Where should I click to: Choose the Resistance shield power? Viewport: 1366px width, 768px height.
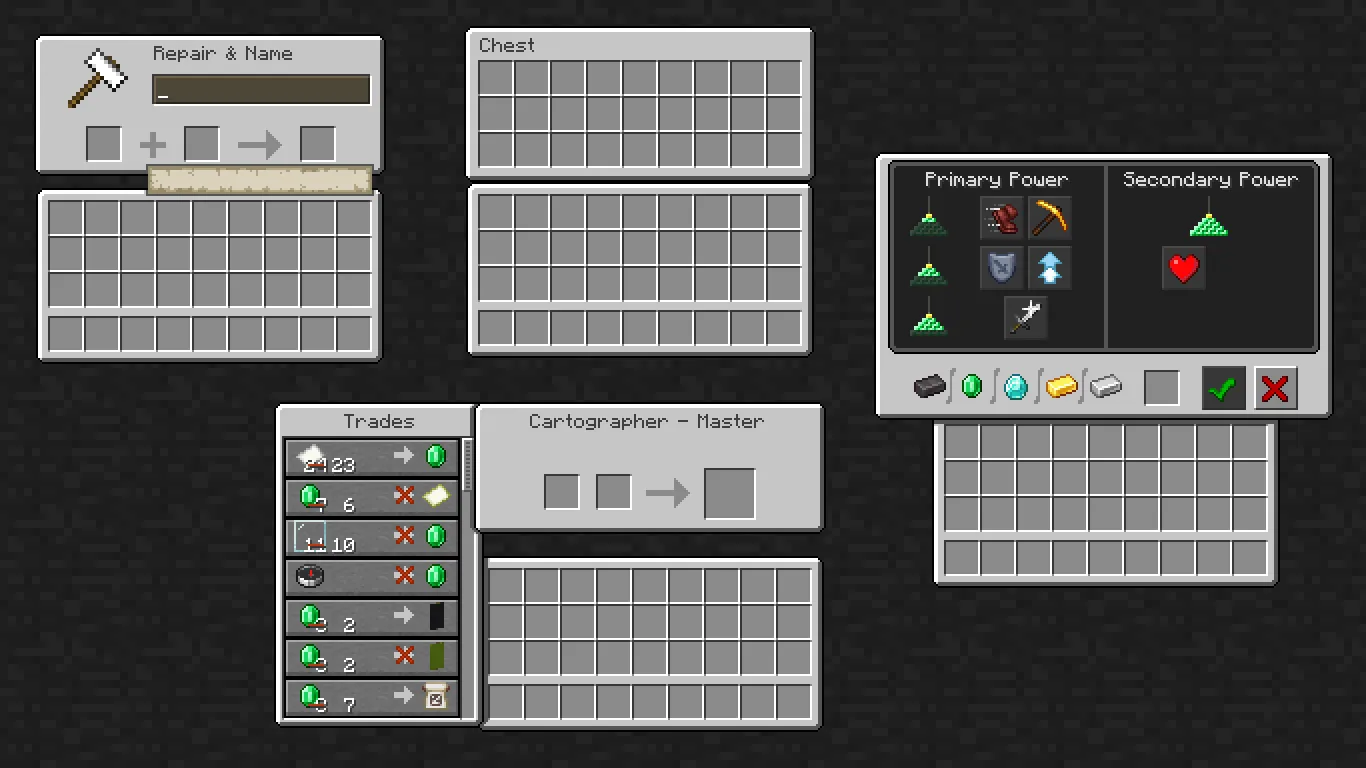tap(1001, 267)
